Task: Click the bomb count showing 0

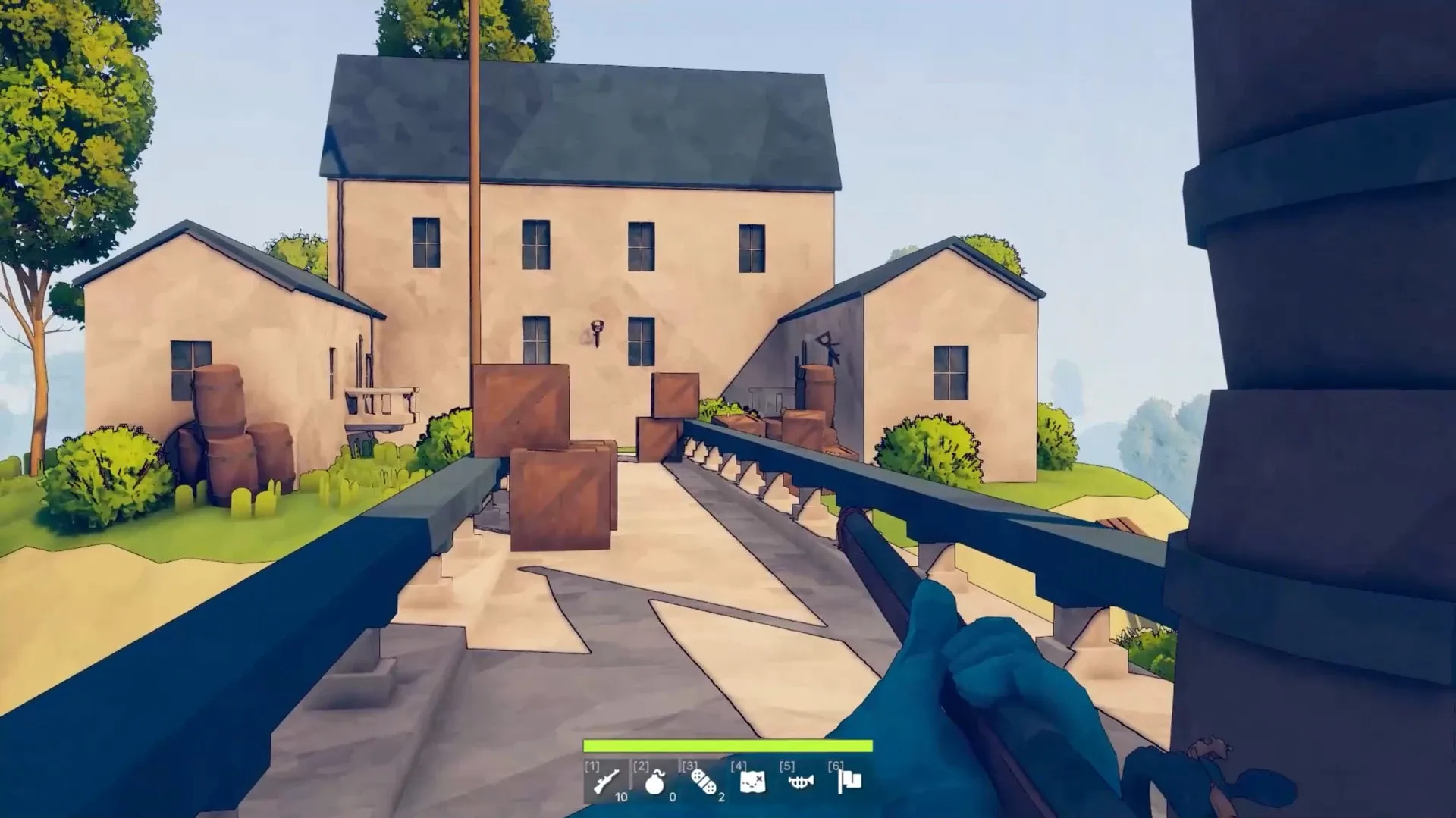Action: [670, 799]
